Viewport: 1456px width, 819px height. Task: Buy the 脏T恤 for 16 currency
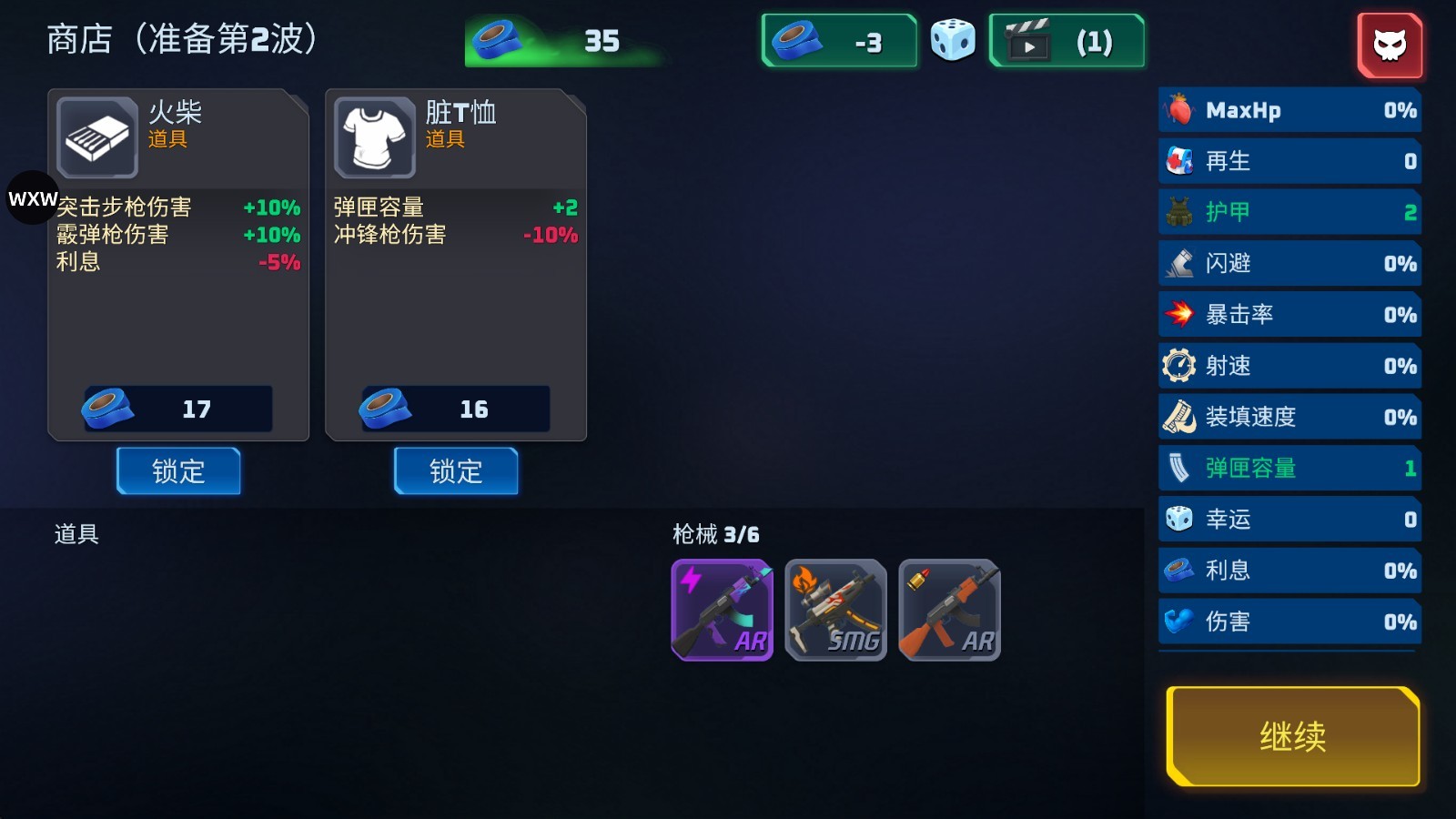pos(455,409)
